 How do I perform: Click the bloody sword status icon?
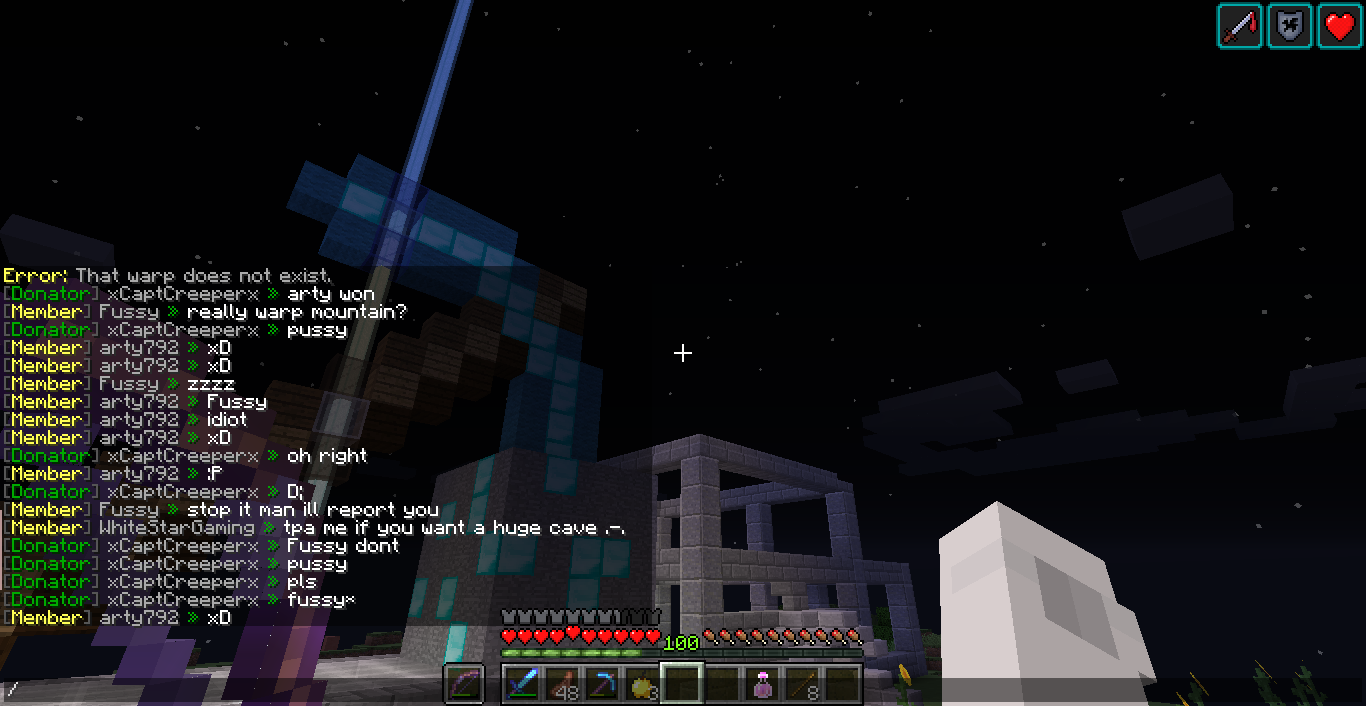point(1239,26)
